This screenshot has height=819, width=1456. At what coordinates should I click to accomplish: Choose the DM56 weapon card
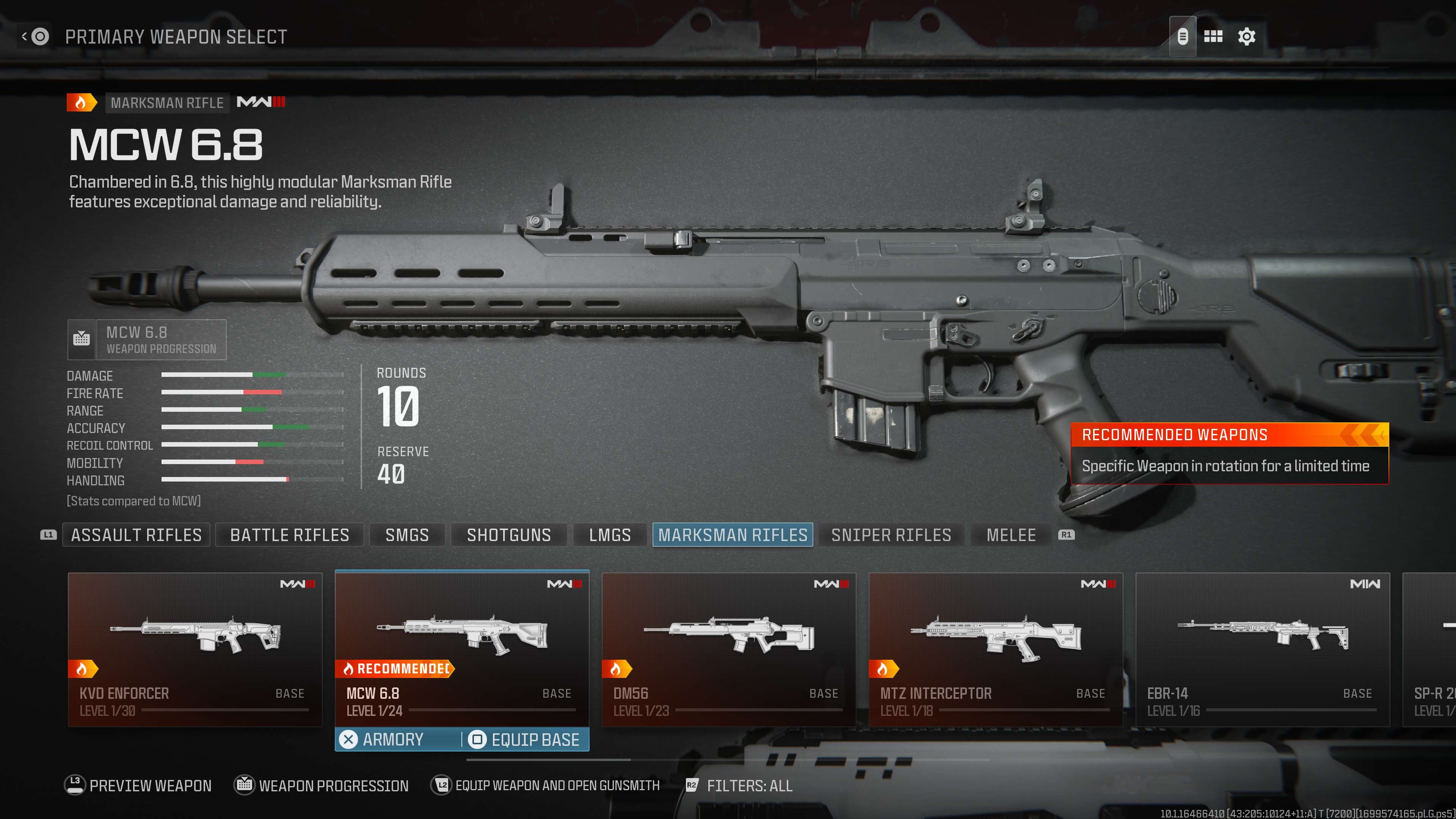coord(728,650)
